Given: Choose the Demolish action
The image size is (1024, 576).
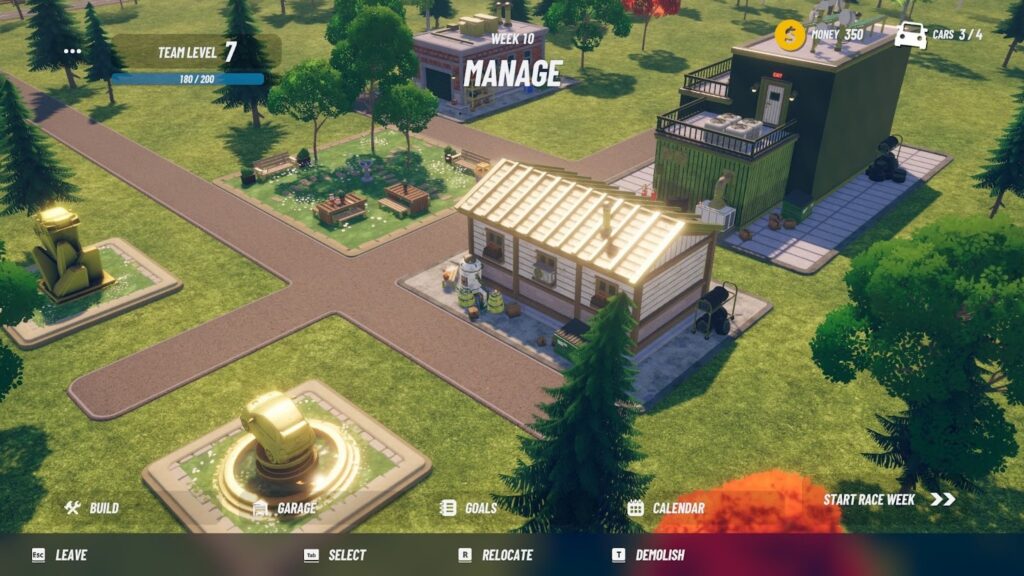Looking at the screenshot, I should click(648, 555).
